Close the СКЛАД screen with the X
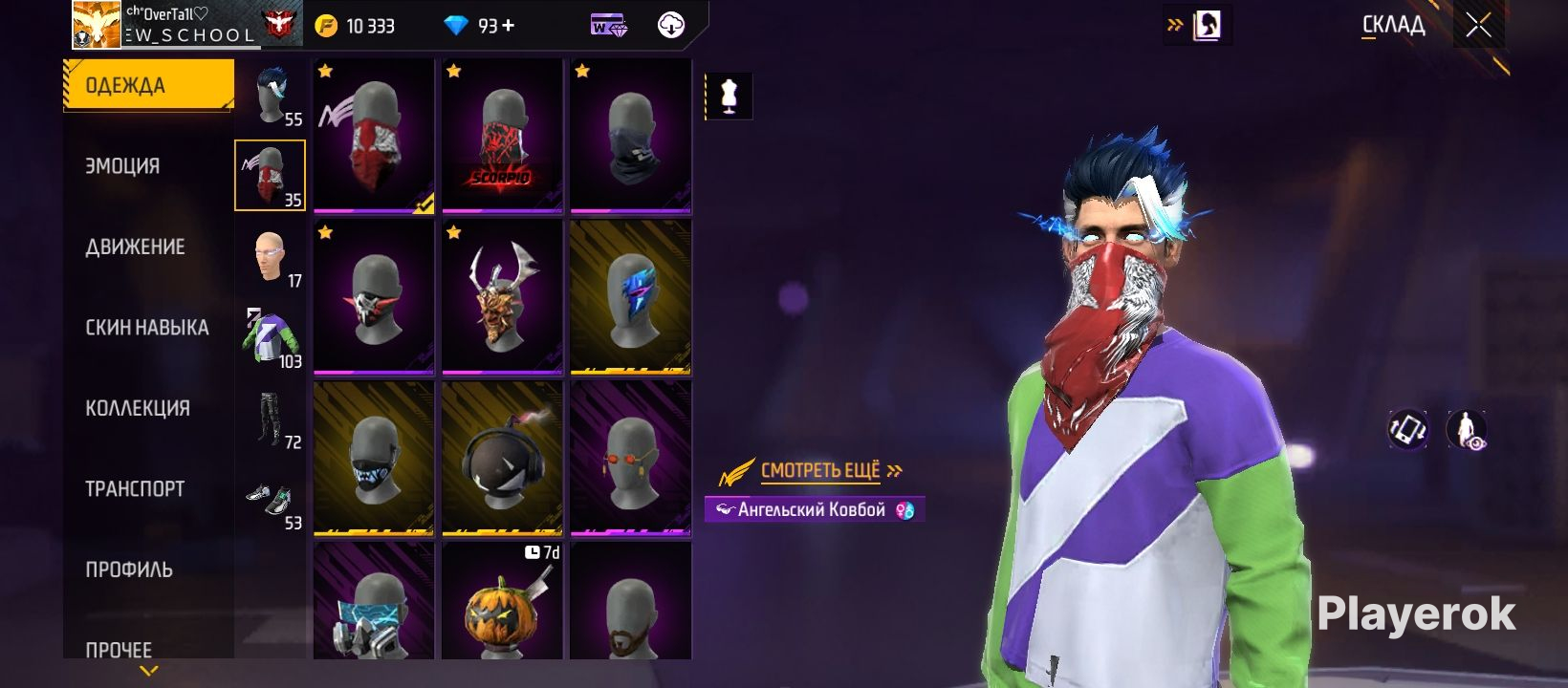Viewport: 1568px width, 688px height. point(1478,26)
